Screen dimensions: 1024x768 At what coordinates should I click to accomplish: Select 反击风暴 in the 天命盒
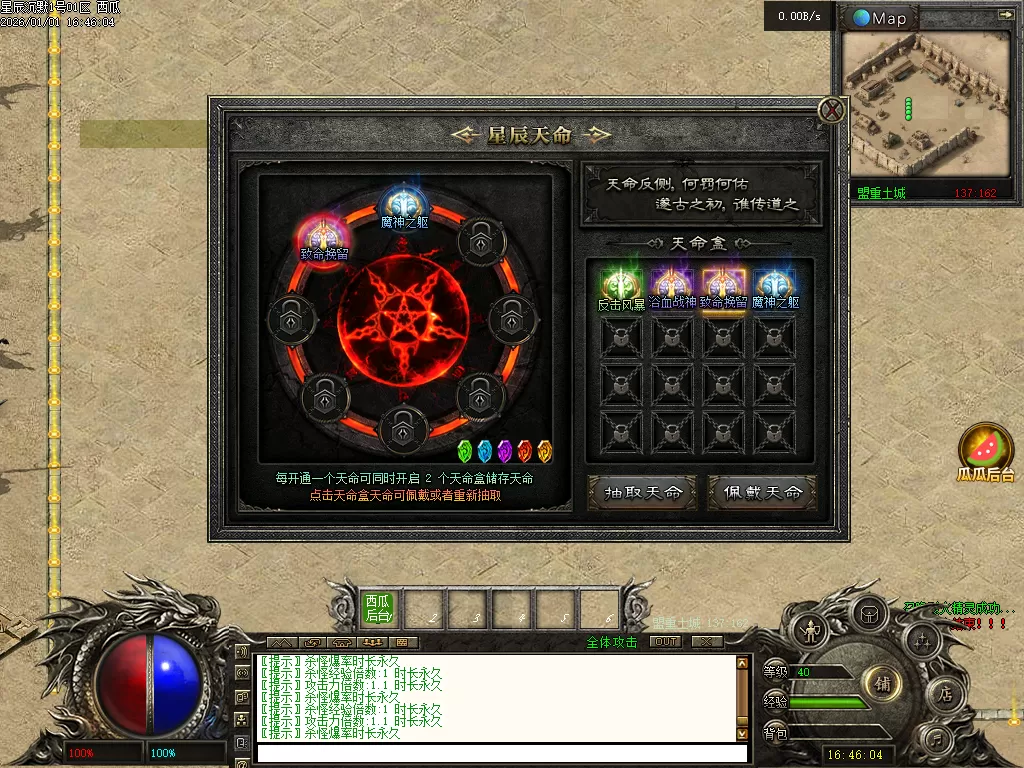click(x=621, y=288)
